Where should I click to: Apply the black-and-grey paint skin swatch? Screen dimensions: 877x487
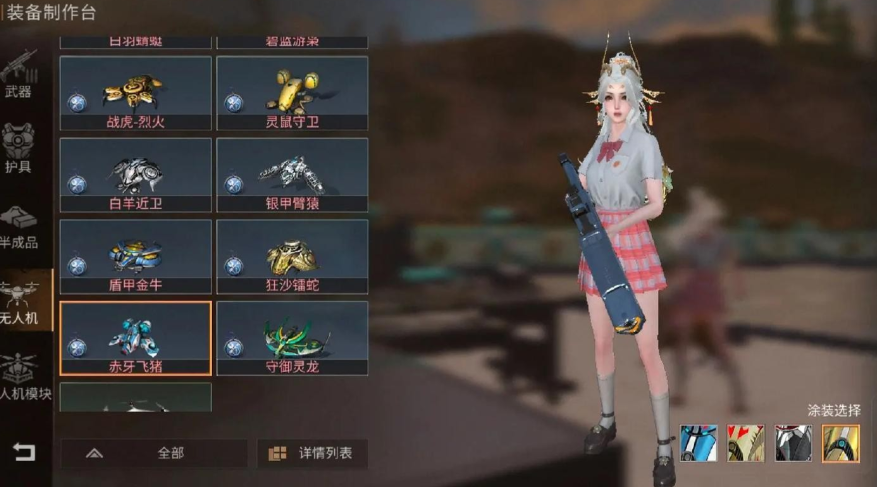[793, 443]
